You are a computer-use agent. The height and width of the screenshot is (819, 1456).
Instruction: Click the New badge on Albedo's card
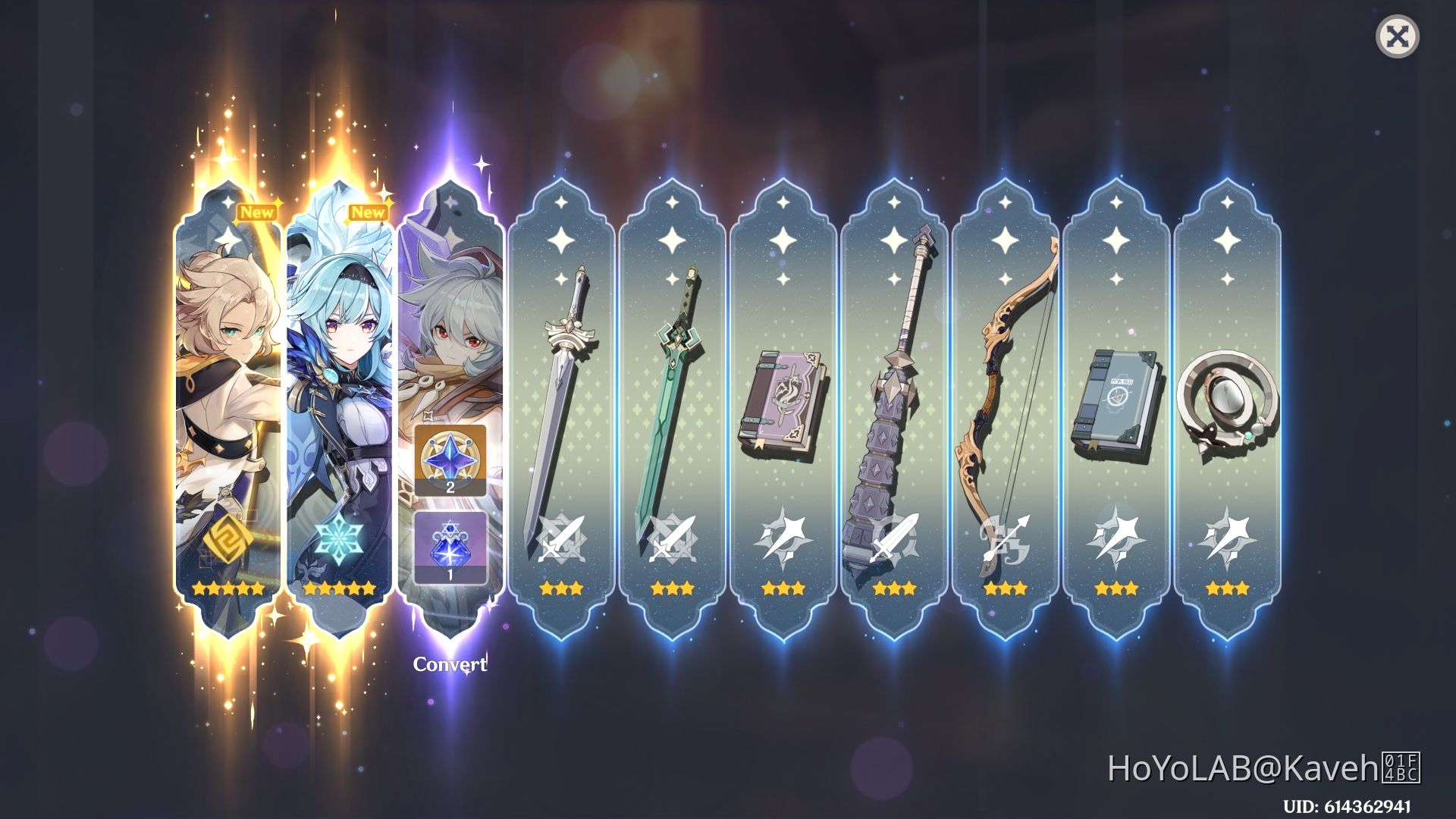pos(257,212)
